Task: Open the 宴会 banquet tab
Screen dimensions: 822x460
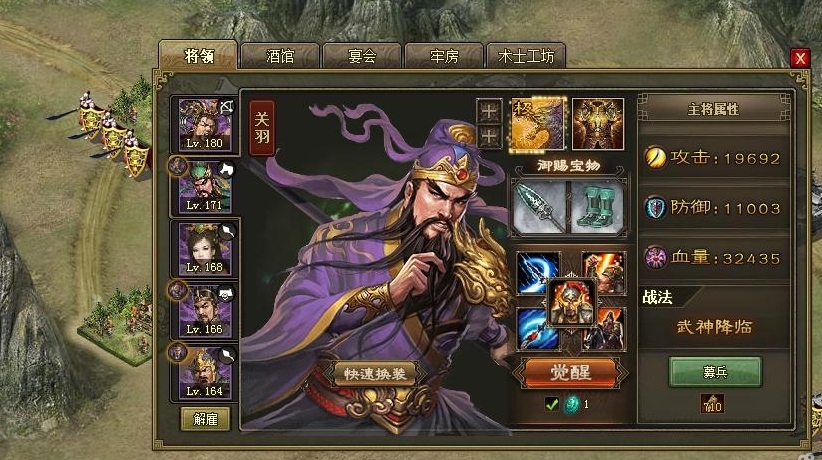Action: 361,56
